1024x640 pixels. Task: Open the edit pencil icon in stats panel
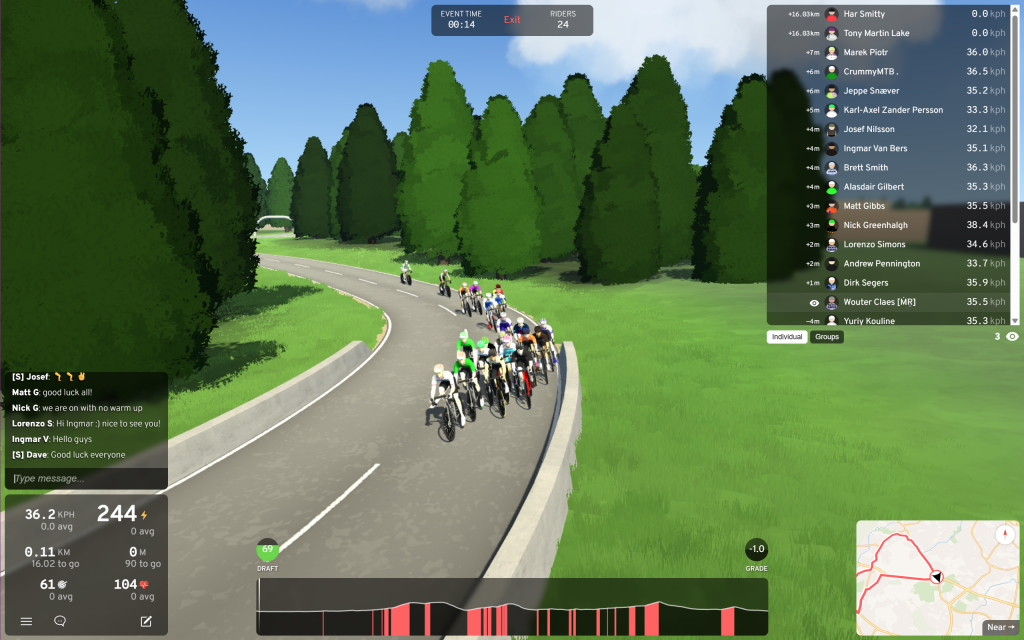click(146, 621)
